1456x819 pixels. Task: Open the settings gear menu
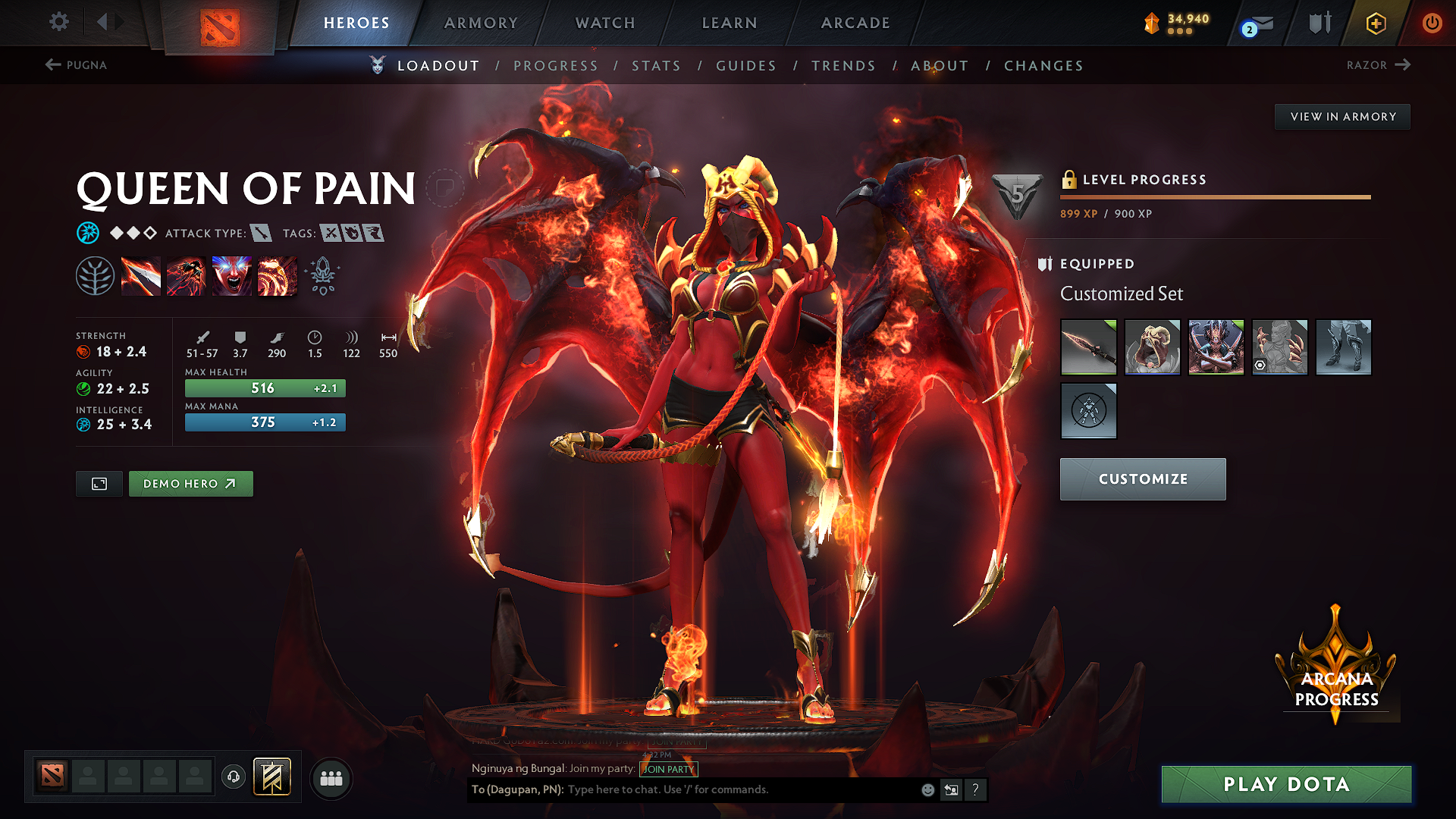coord(58,22)
